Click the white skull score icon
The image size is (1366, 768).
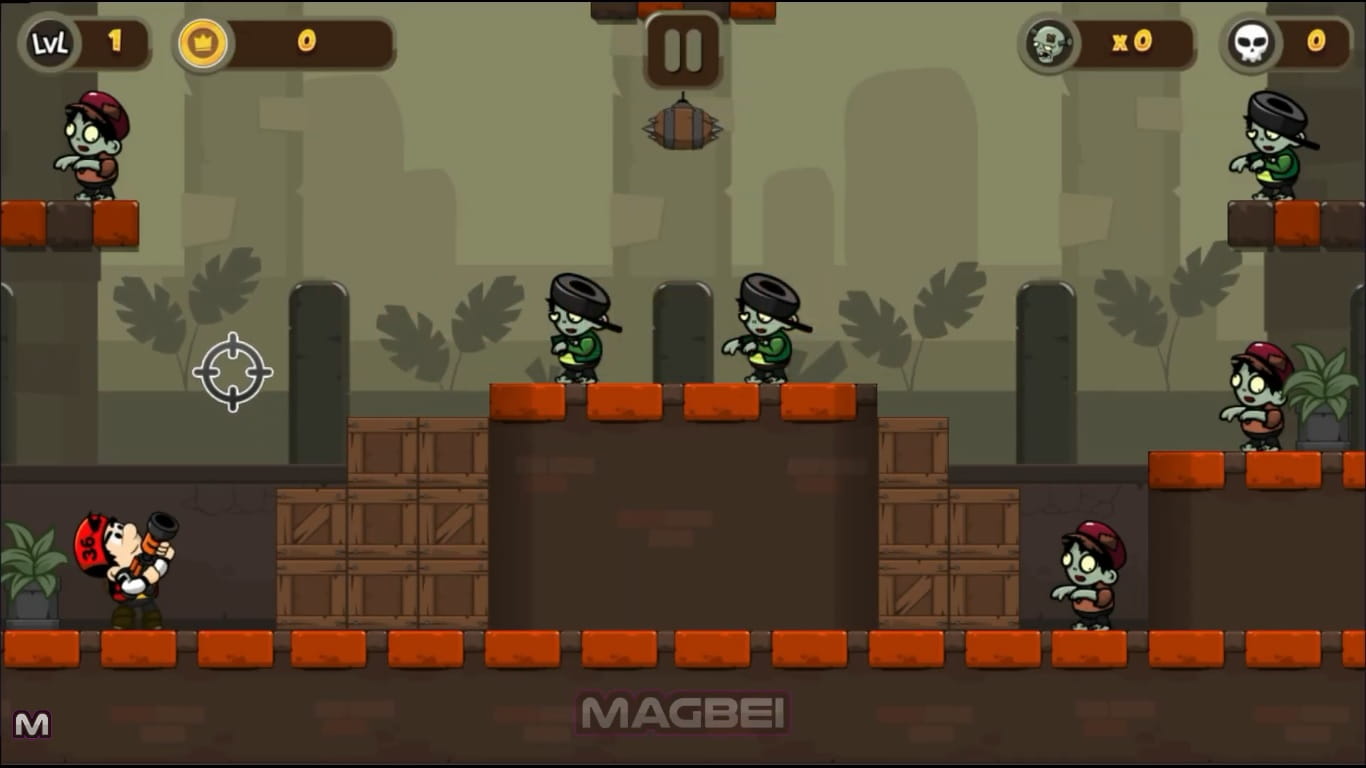coord(1251,43)
